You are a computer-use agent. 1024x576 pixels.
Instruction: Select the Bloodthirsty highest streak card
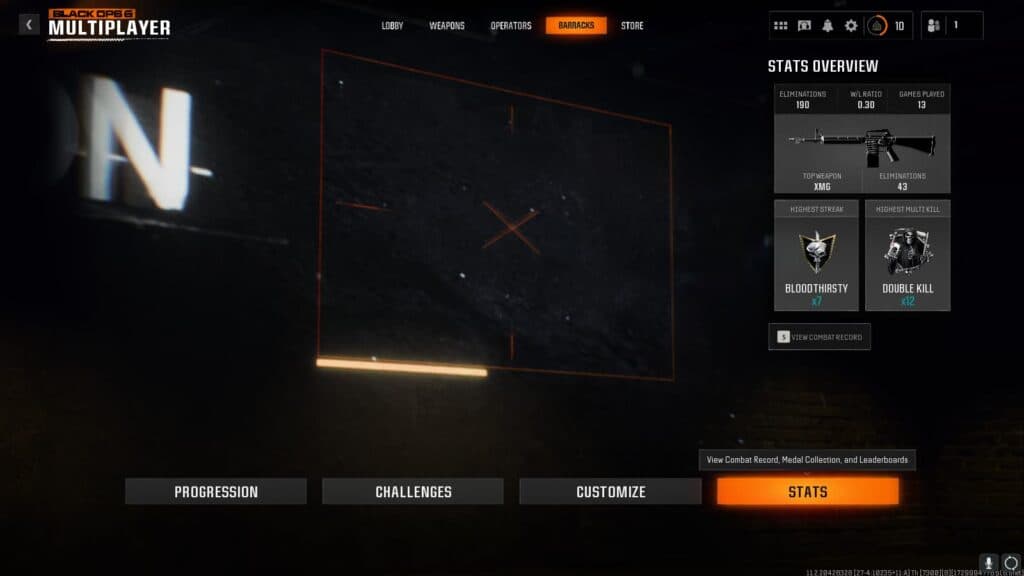pyautogui.click(x=816, y=255)
